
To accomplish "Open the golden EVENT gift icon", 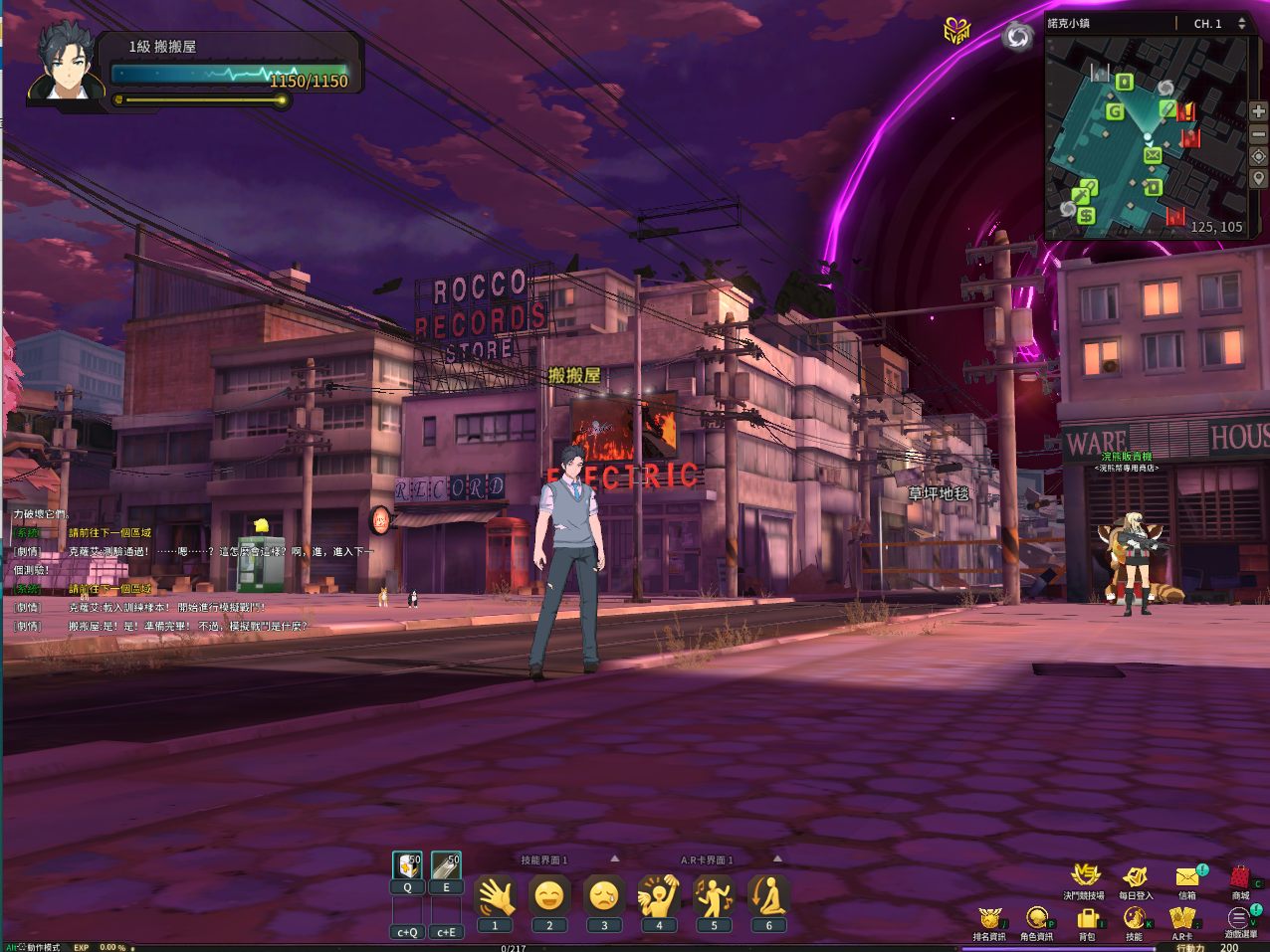I will click(x=956, y=32).
